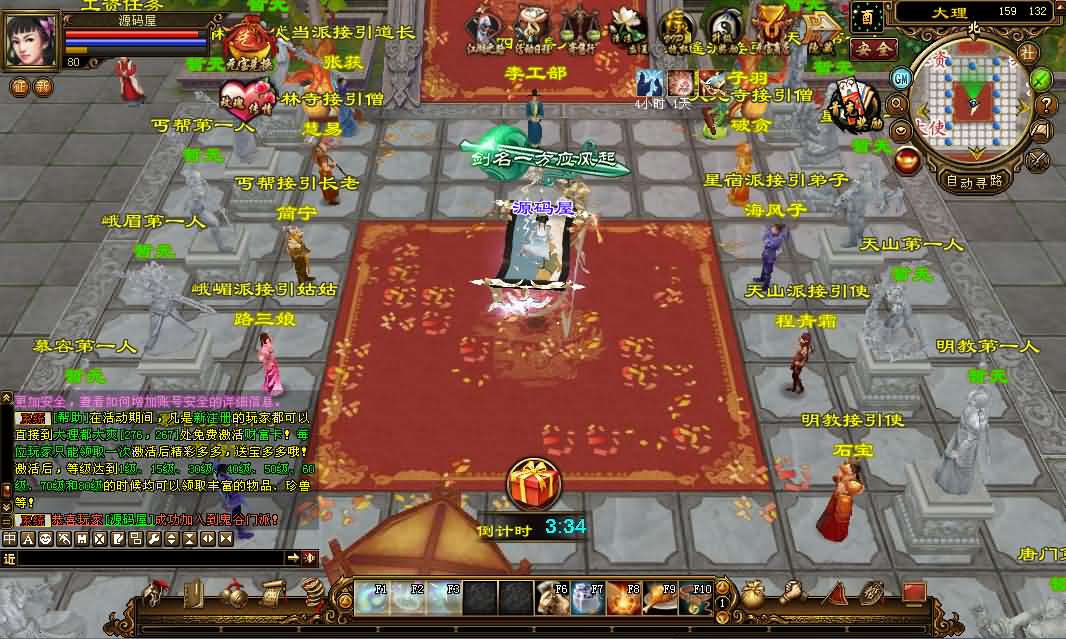1066x639 pixels.
Task: Click the poker cards reward icon
Action: [x=855, y=102]
